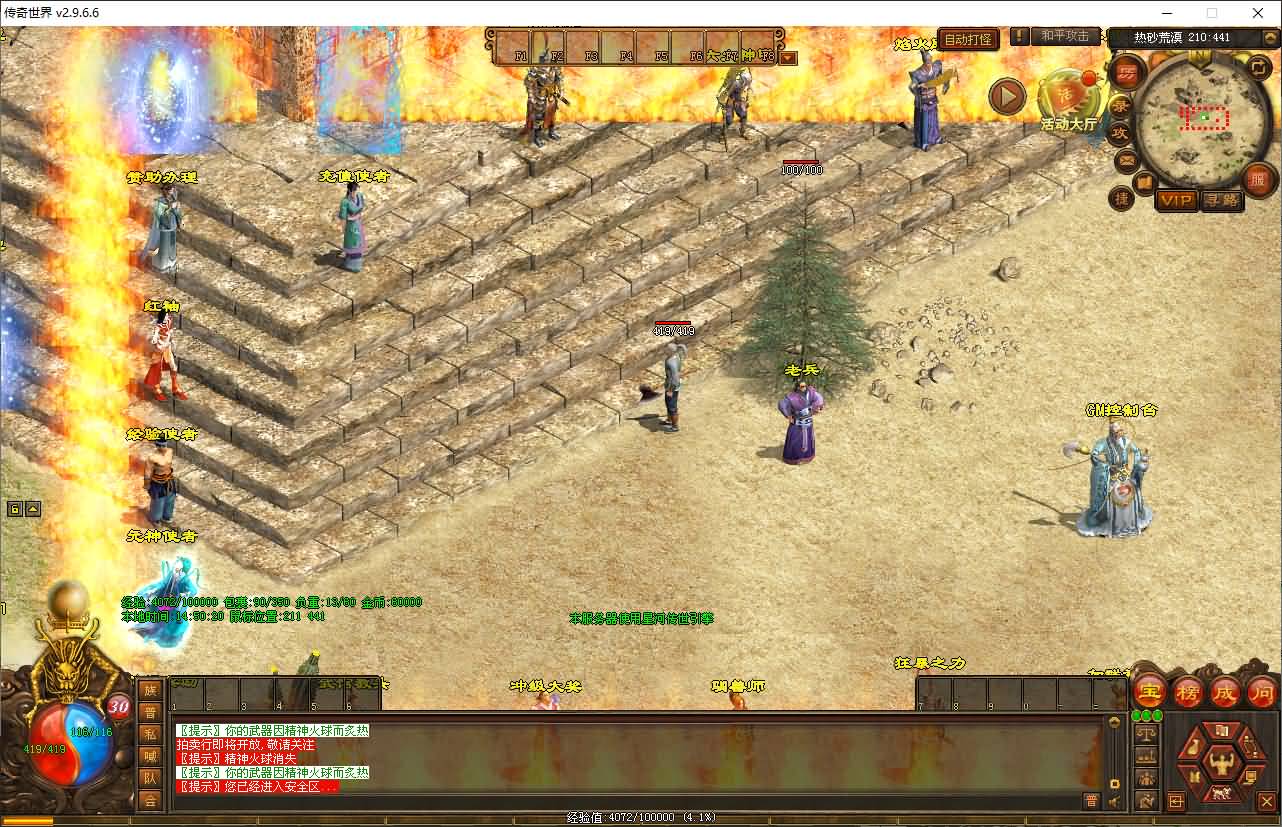
Task: Minimize the game window
Action: pos(1165,13)
